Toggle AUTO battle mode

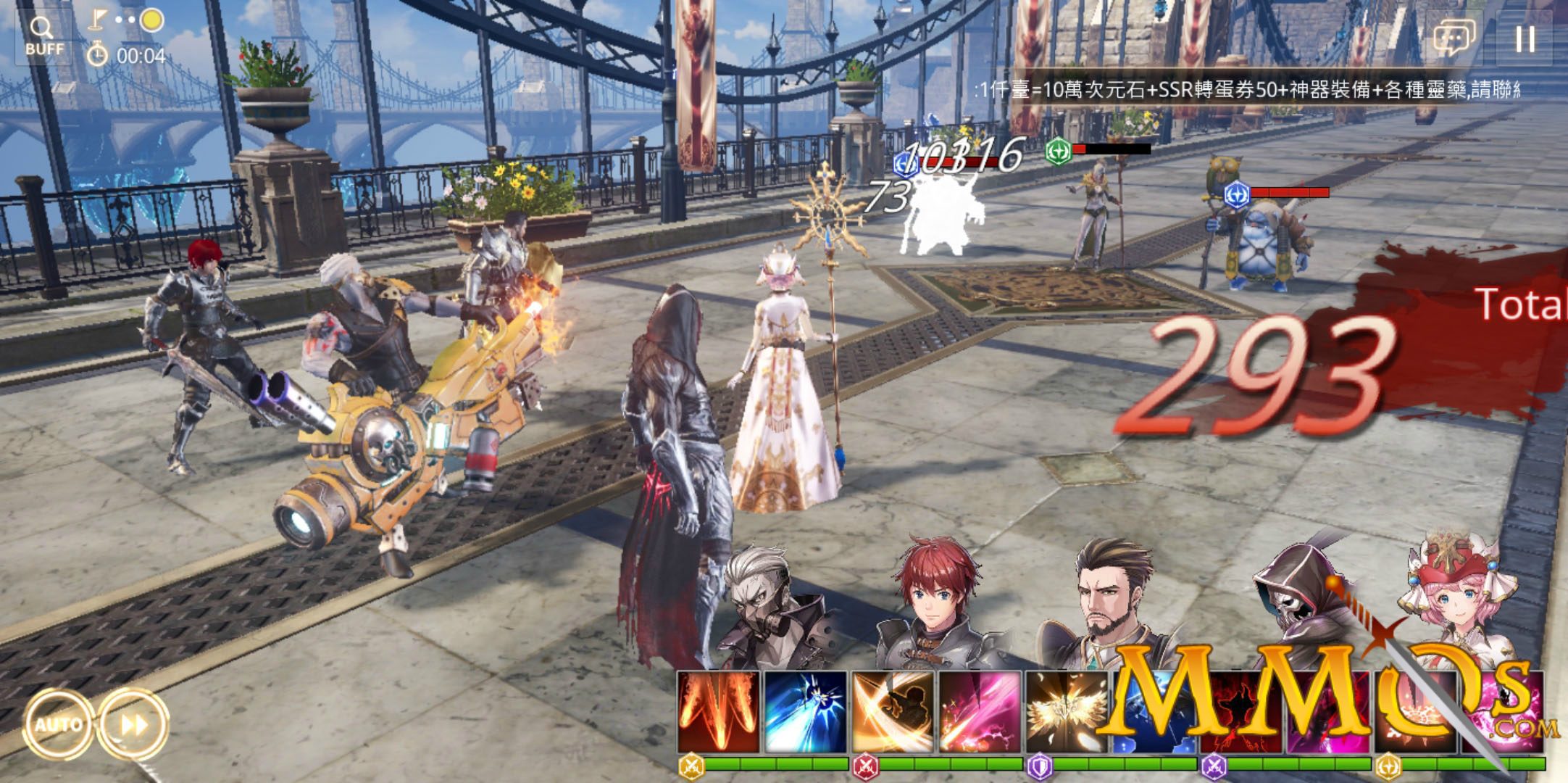pyautogui.click(x=58, y=724)
